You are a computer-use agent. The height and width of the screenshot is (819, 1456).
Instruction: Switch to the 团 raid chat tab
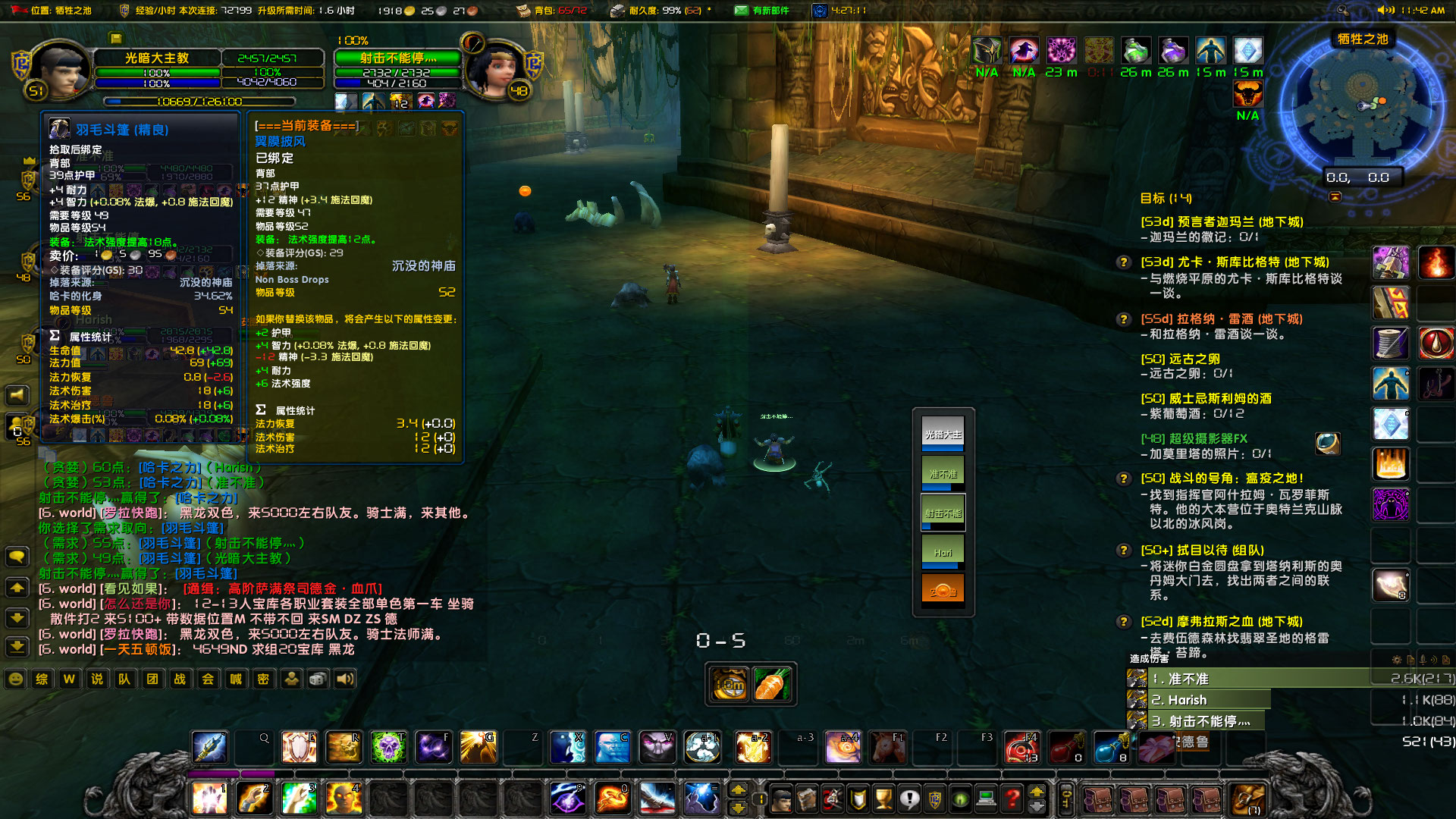152,679
